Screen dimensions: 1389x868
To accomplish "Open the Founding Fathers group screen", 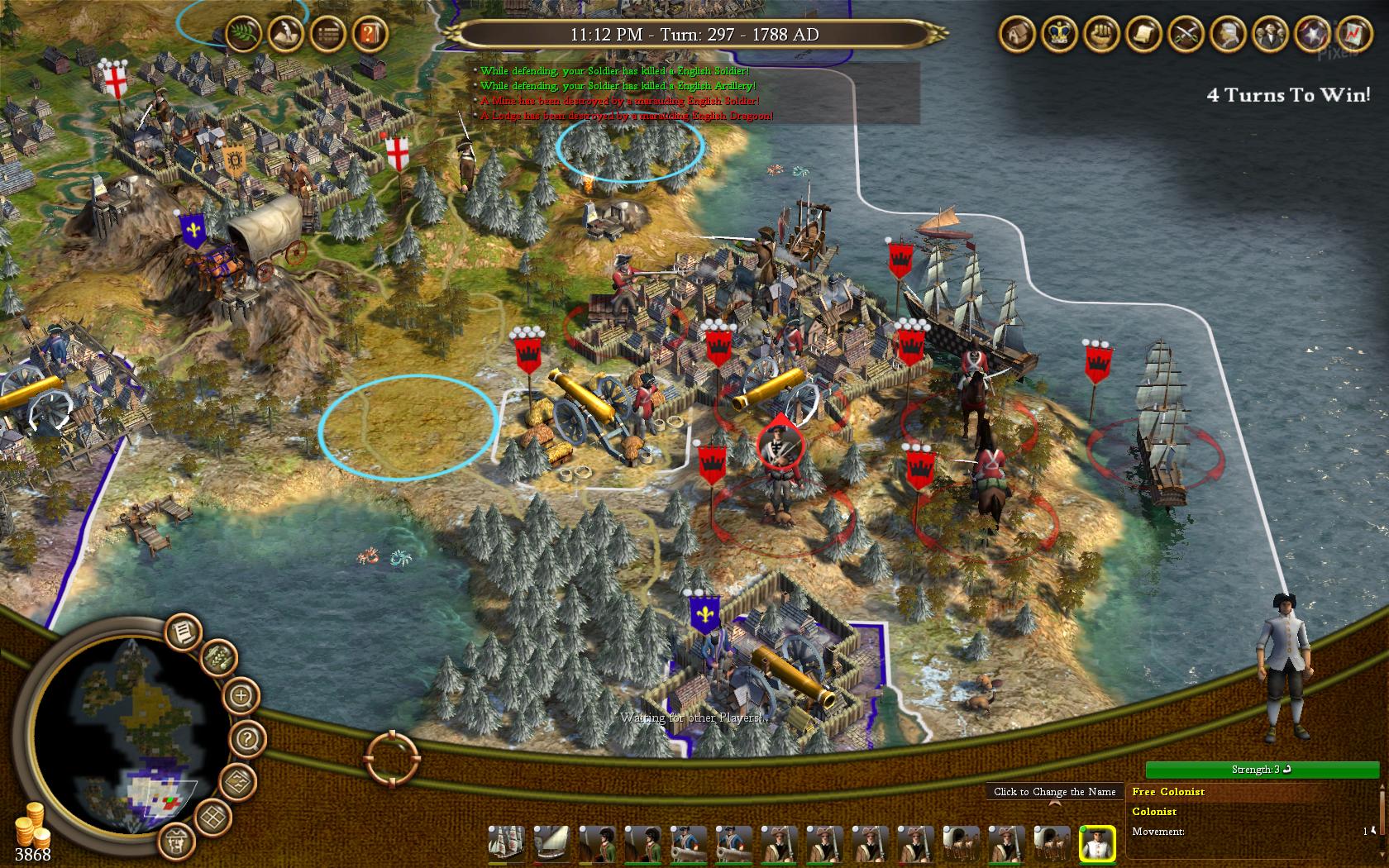I will (x=1269, y=33).
